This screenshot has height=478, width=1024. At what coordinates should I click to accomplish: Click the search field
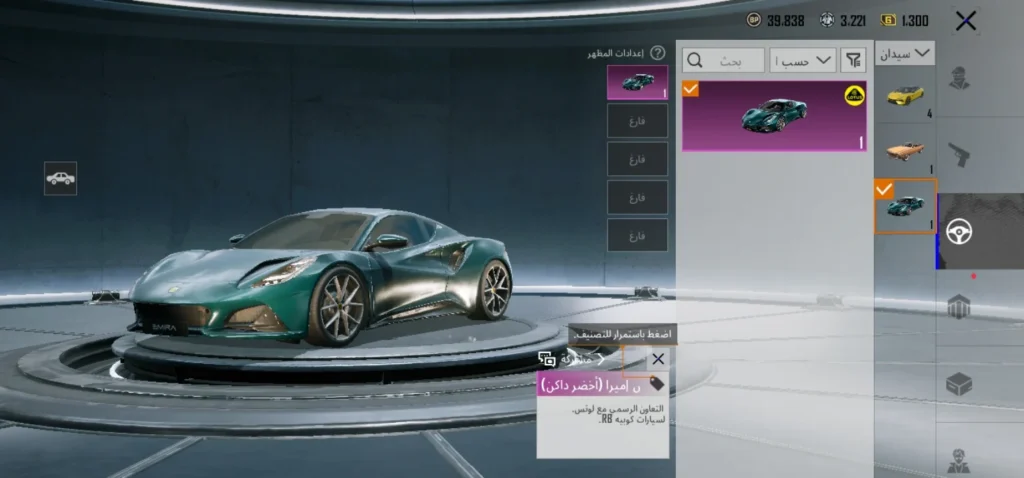723,61
